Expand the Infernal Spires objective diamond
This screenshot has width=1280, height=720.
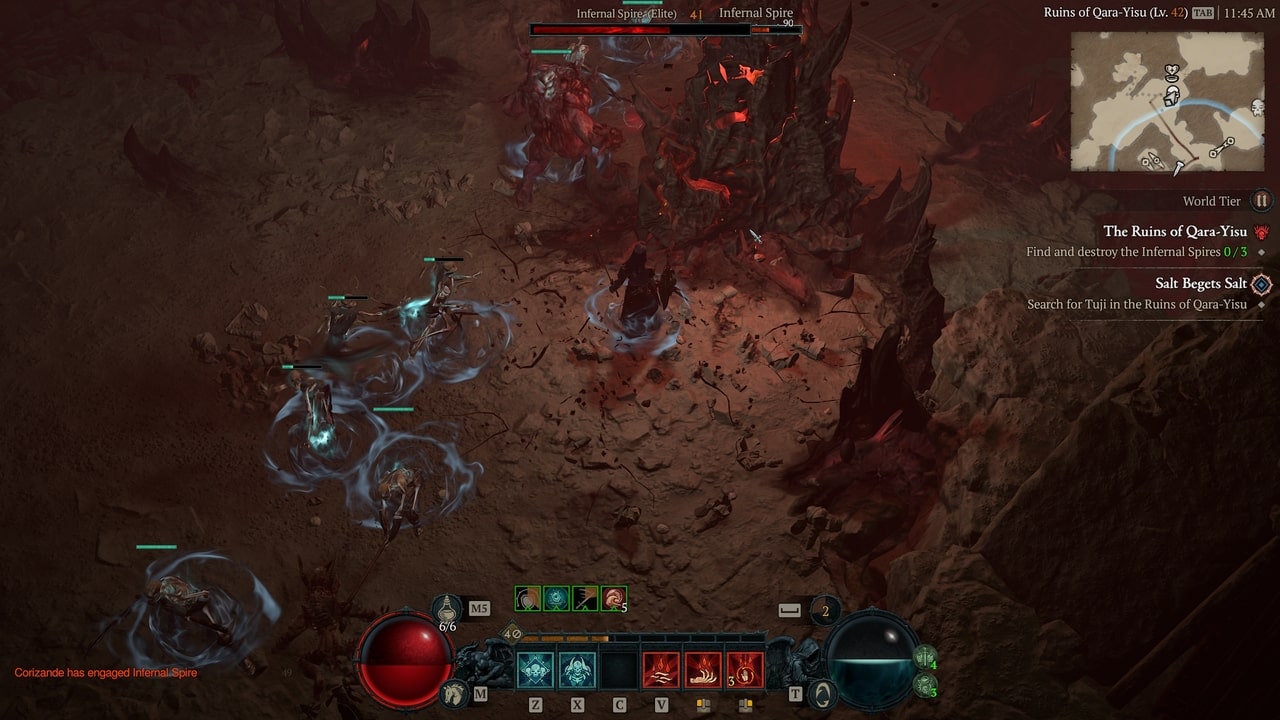pyautogui.click(x=1260, y=252)
